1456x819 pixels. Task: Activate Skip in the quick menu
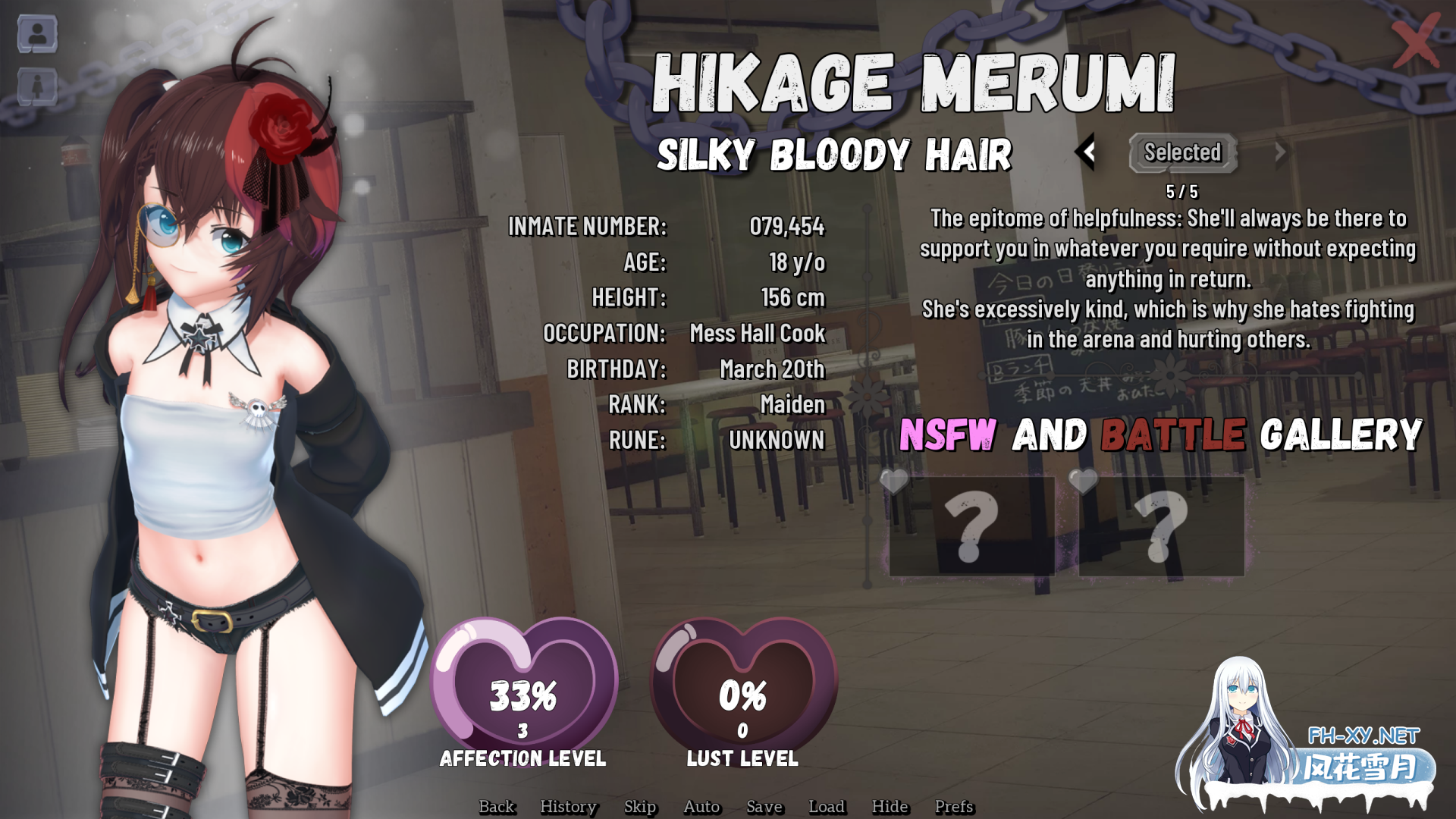point(640,806)
